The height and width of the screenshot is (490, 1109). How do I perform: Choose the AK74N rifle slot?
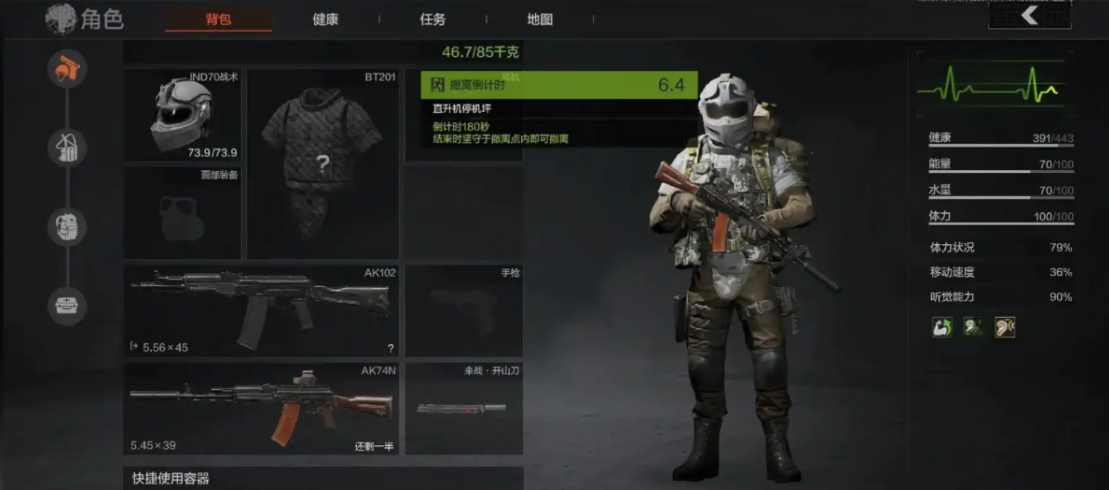(x=261, y=408)
